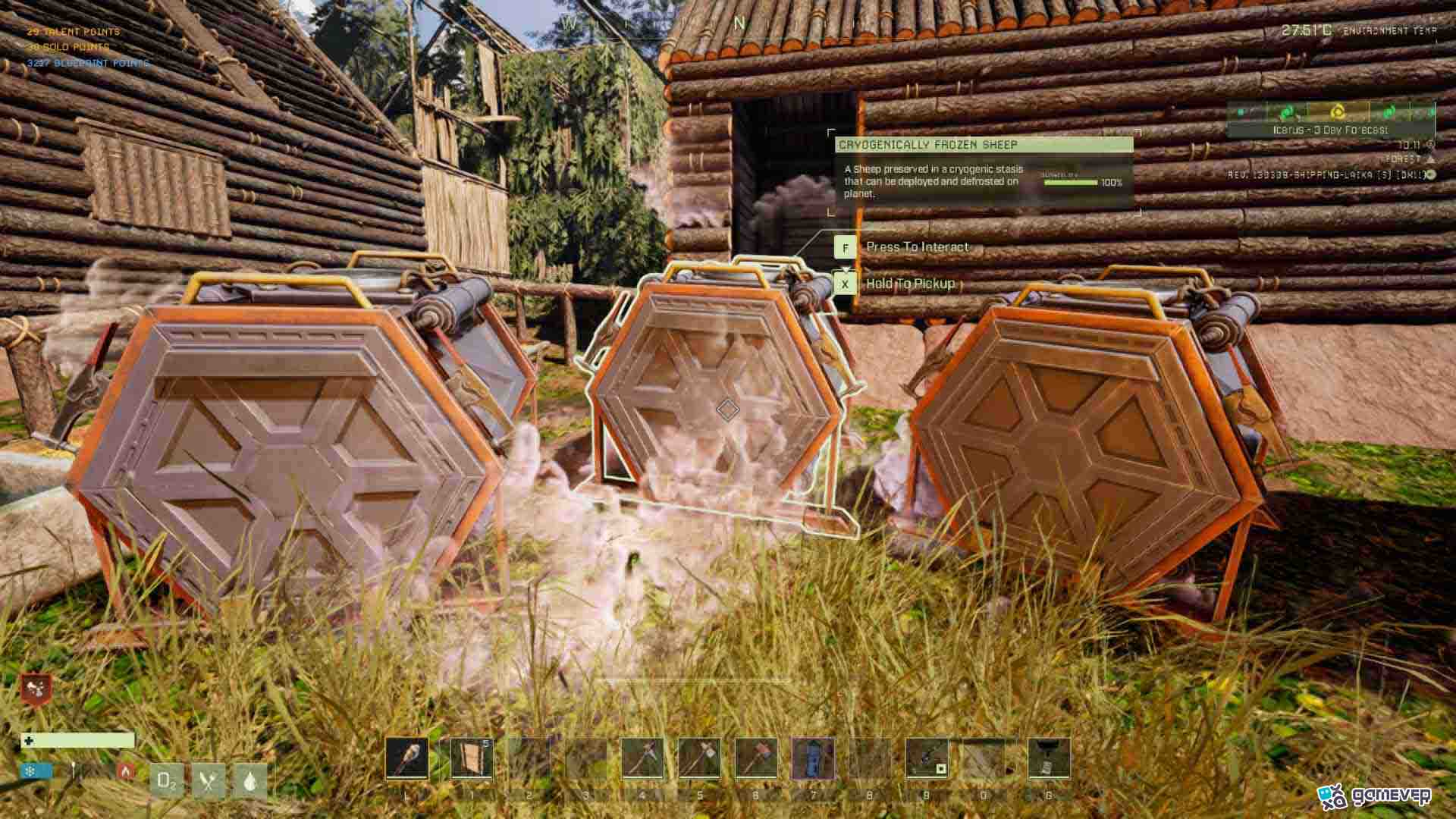Screen dimensions: 1456x819
Task: Select the torch hotbar slot
Action: coord(406,758)
